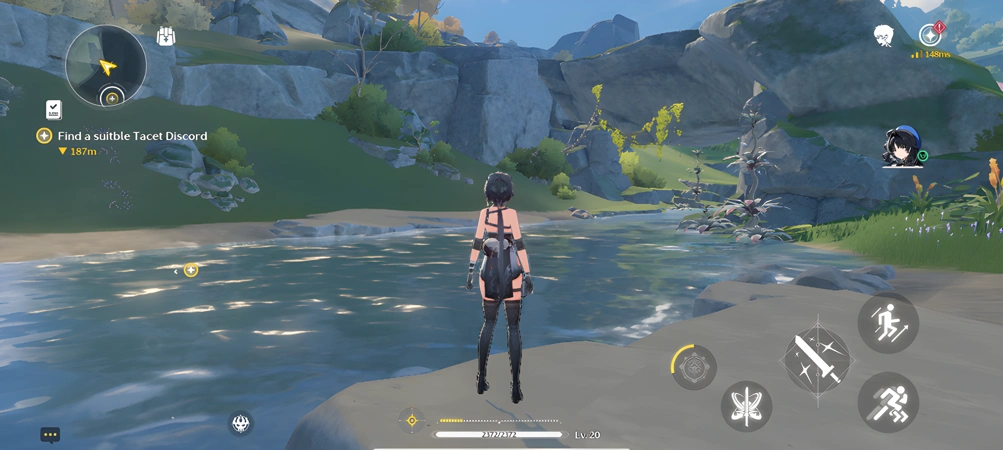The width and height of the screenshot is (1003, 450).
Task: Tap the sword basic attack button
Action: 817,358
